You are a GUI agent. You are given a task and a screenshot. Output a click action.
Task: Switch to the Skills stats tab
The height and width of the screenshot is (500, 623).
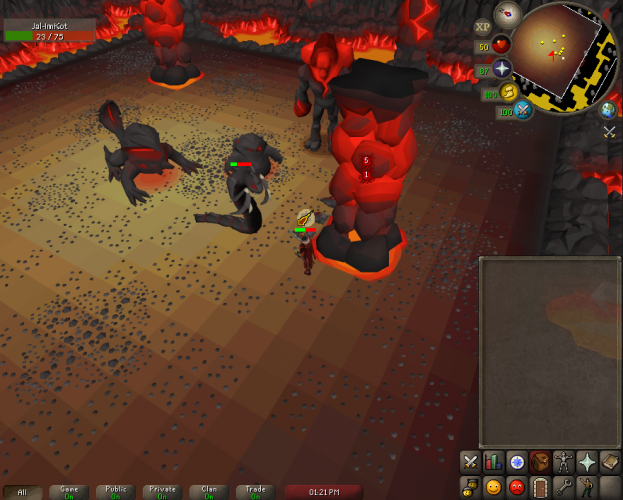tap(493, 462)
